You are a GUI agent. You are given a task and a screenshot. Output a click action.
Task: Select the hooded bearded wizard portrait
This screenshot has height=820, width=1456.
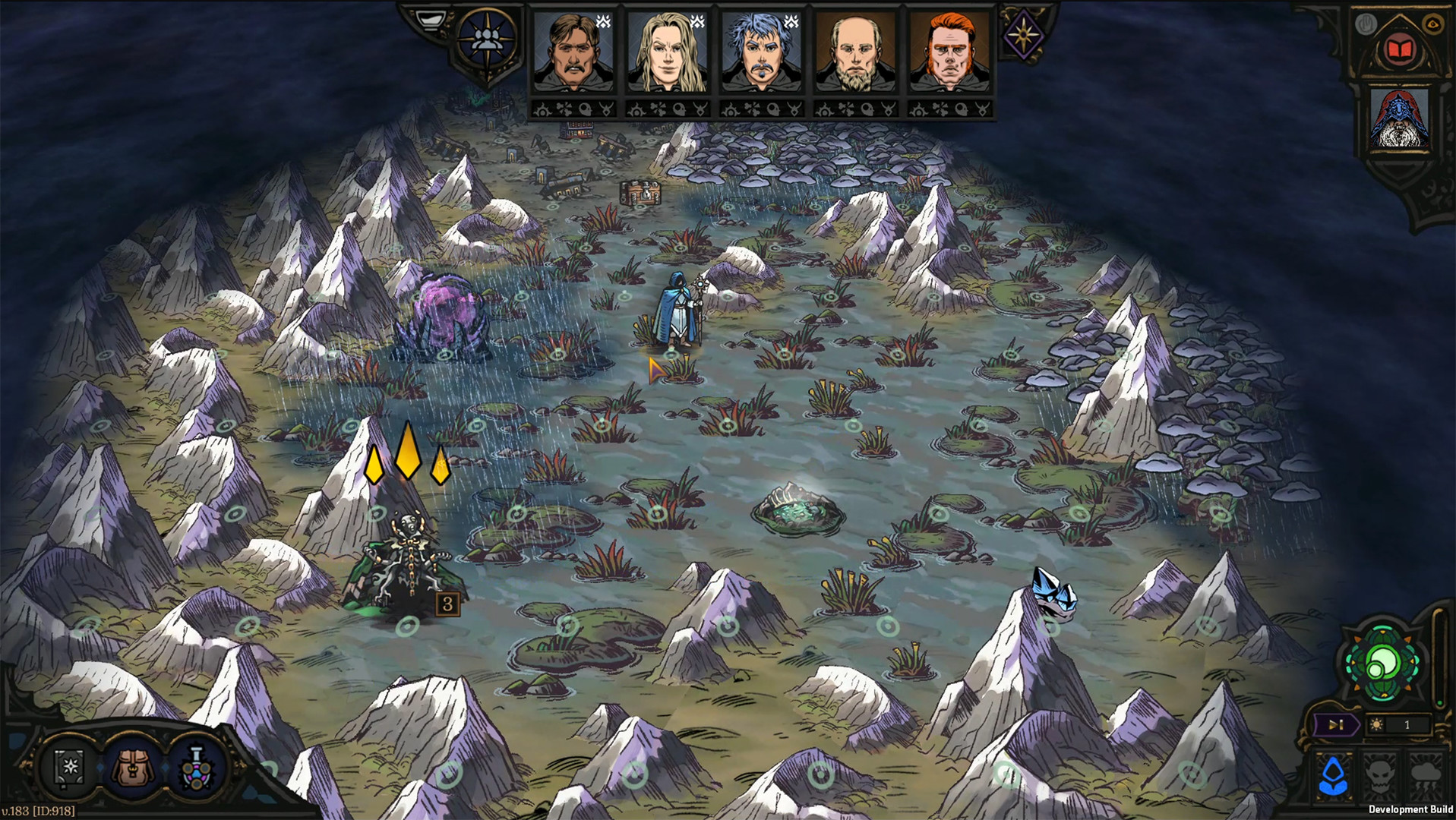point(1399,119)
